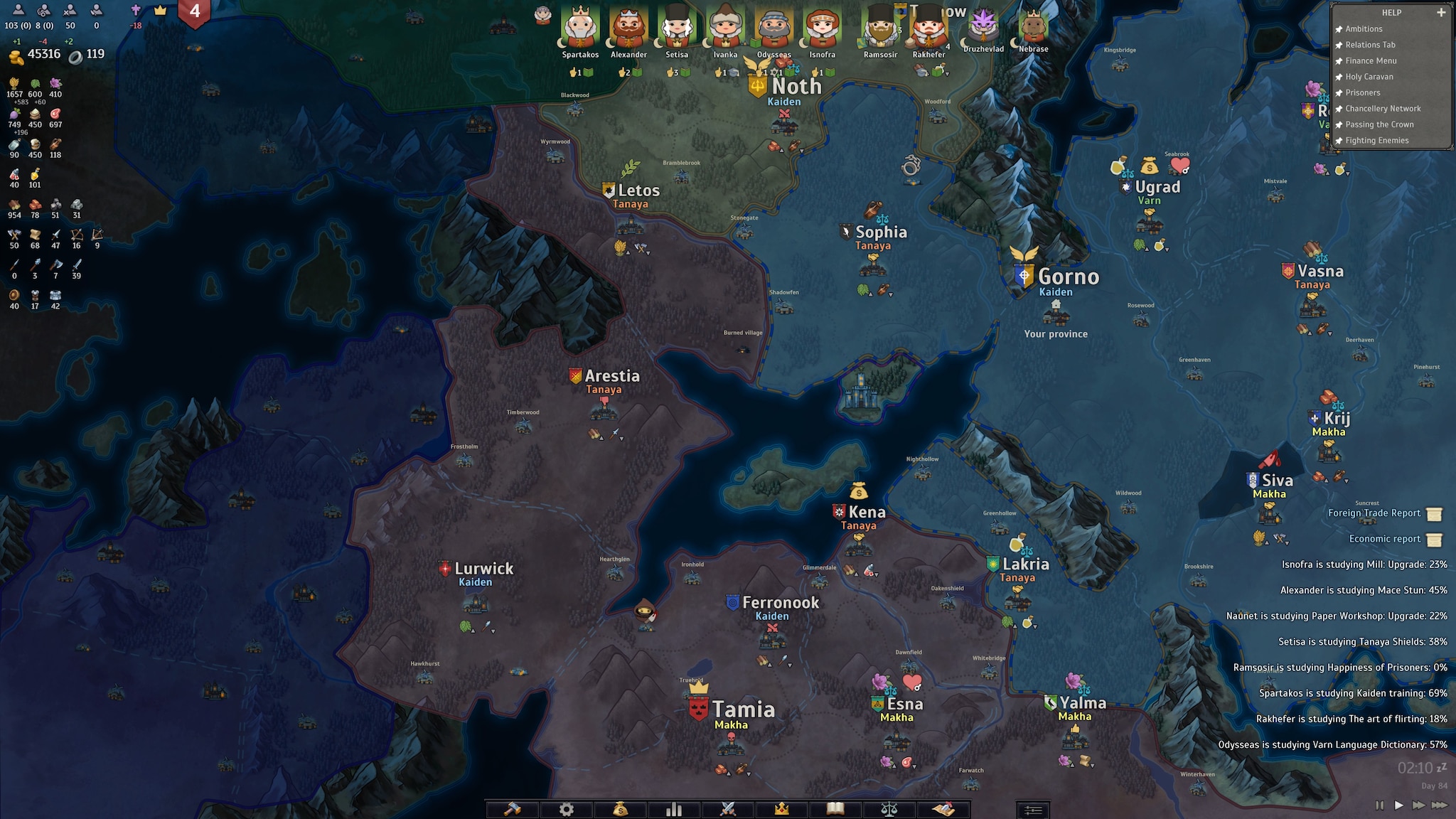This screenshot has height=819, width=1456.
Task: Open the scales trade panel
Action: [889, 809]
